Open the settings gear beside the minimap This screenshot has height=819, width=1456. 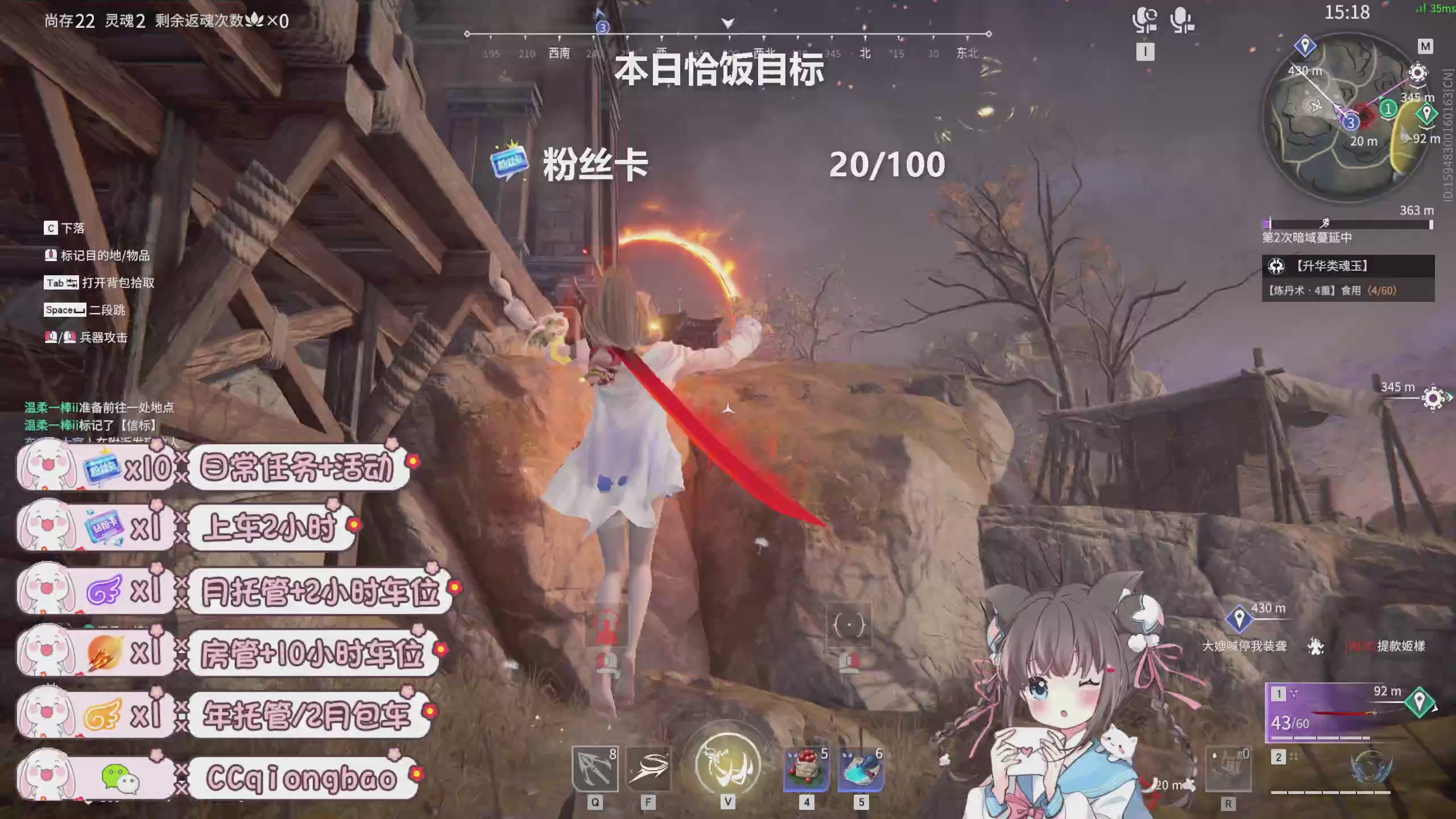tap(1417, 74)
